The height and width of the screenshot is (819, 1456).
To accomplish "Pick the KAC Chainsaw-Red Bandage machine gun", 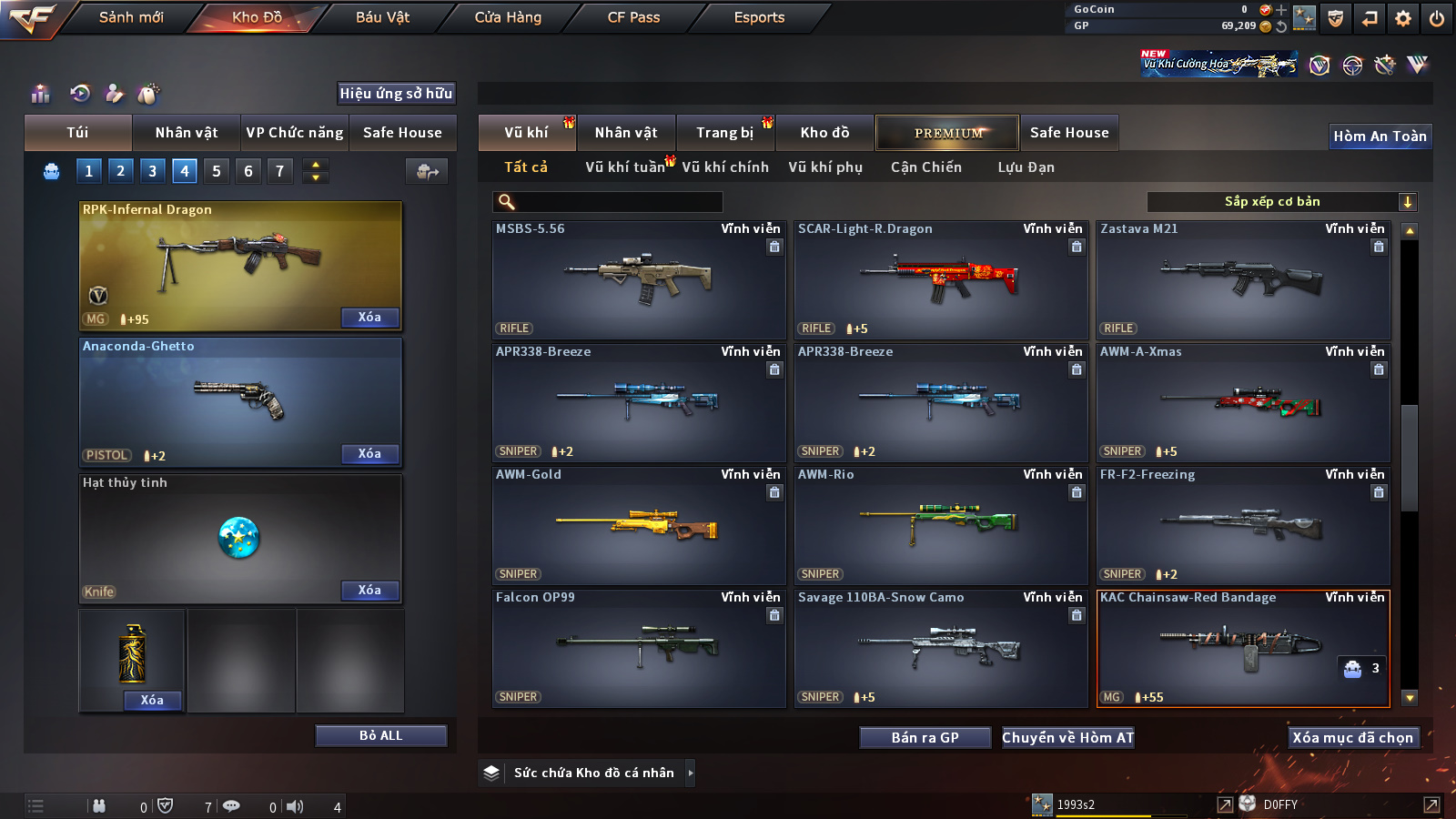I will 1242,648.
